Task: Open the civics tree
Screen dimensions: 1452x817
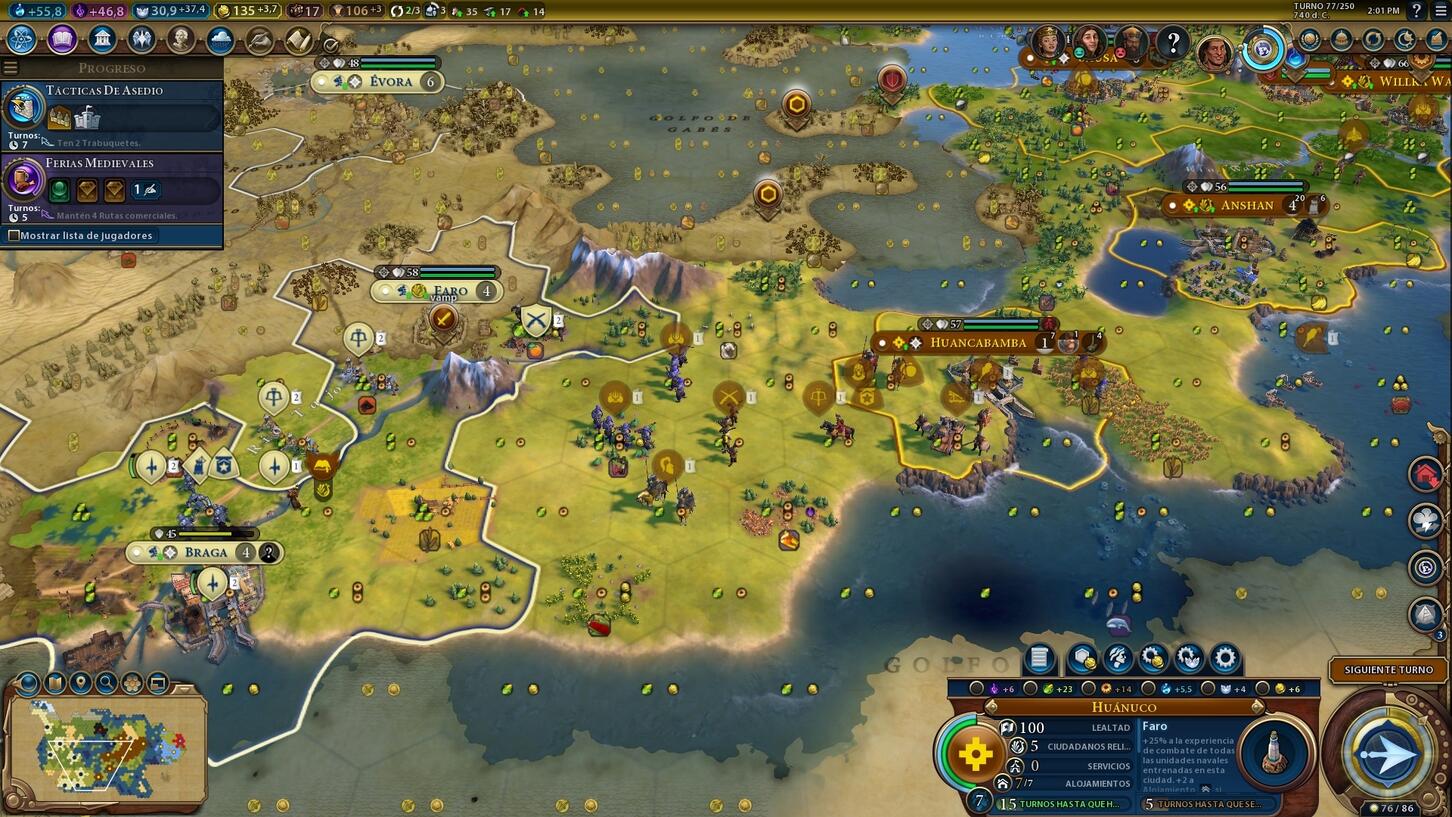Action: (x=62, y=40)
